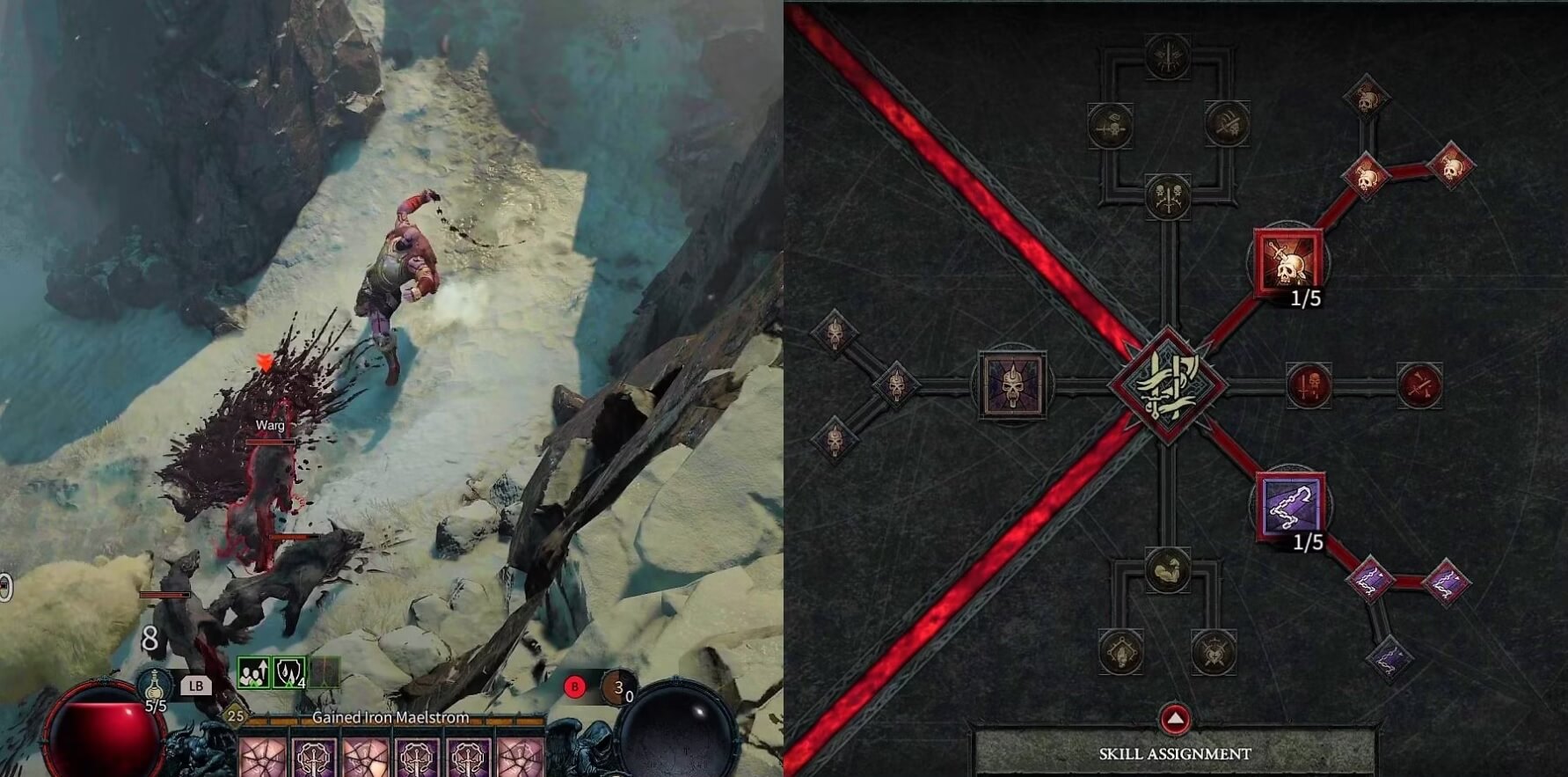Toggle the green party buff indicator
The height and width of the screenshot is (777, 1568).
(x=252, y=672)
